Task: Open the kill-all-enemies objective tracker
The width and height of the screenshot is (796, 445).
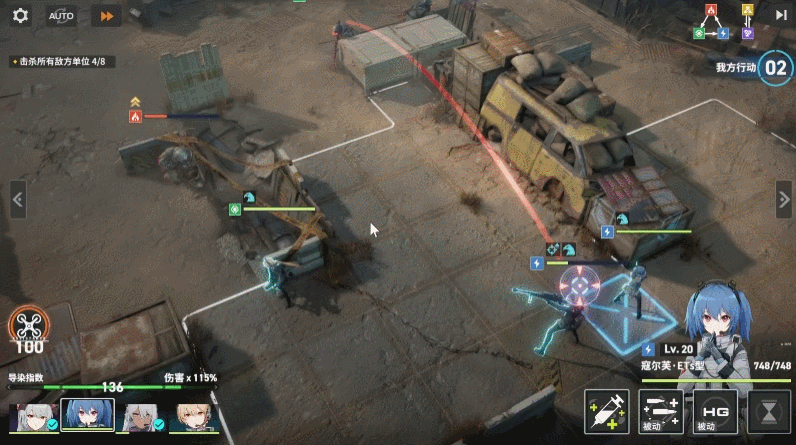Action: pyautogui.click(x=62, y=62)
